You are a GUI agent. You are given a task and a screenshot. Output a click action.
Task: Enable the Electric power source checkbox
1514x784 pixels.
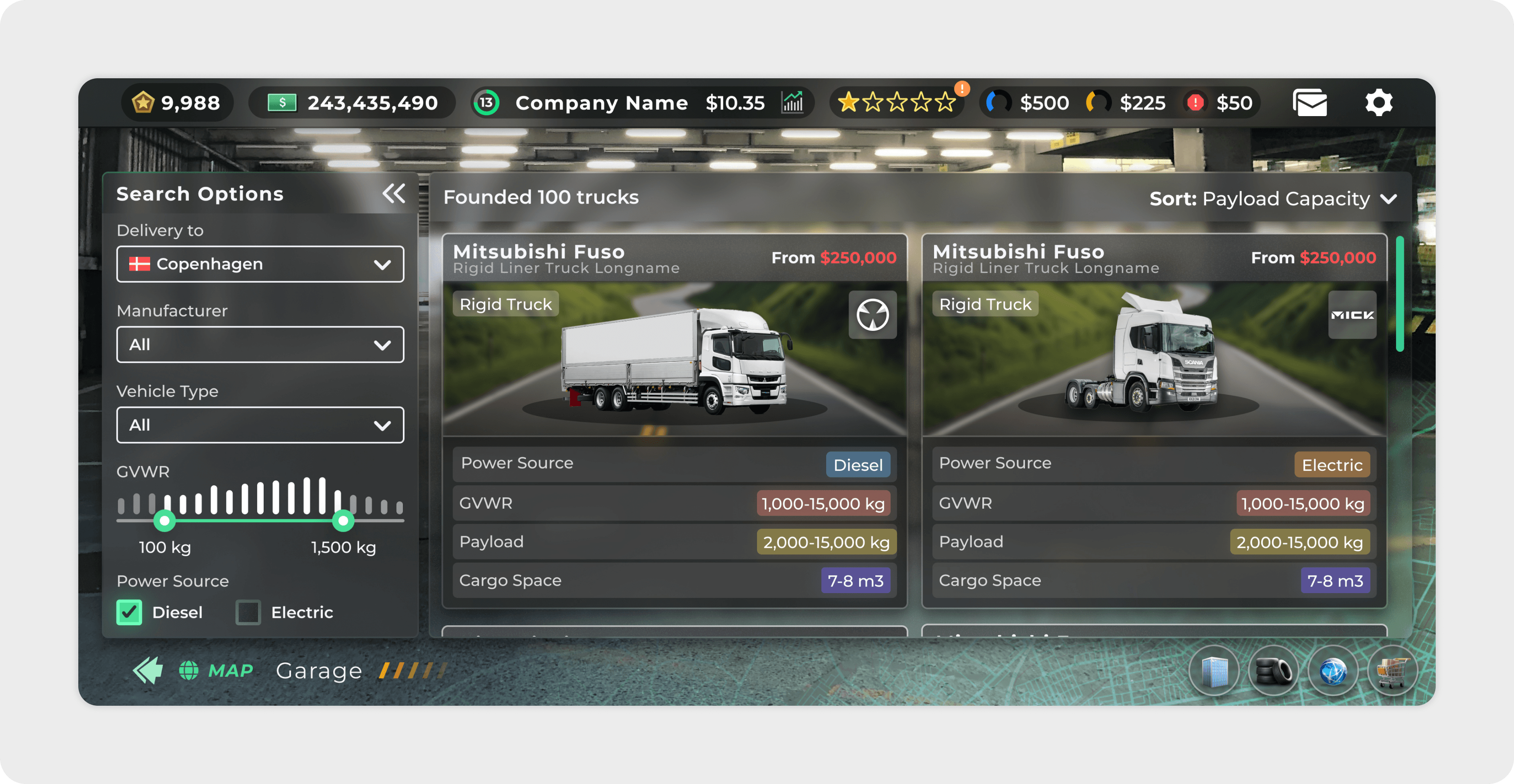(248, 612)
